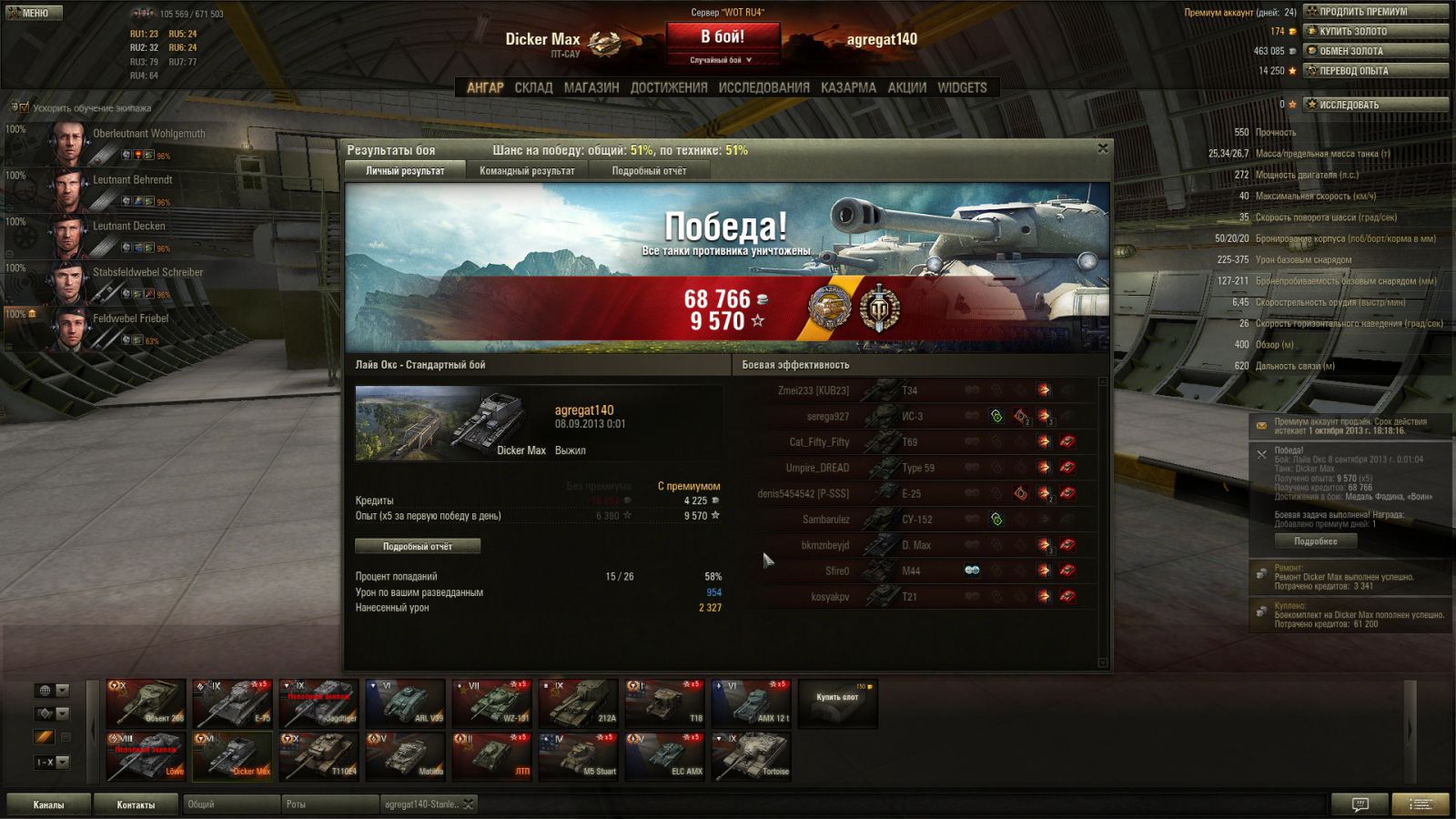Start battle with the В бой! button
This screenshot has height=819, width=1456.
(723, 37)
